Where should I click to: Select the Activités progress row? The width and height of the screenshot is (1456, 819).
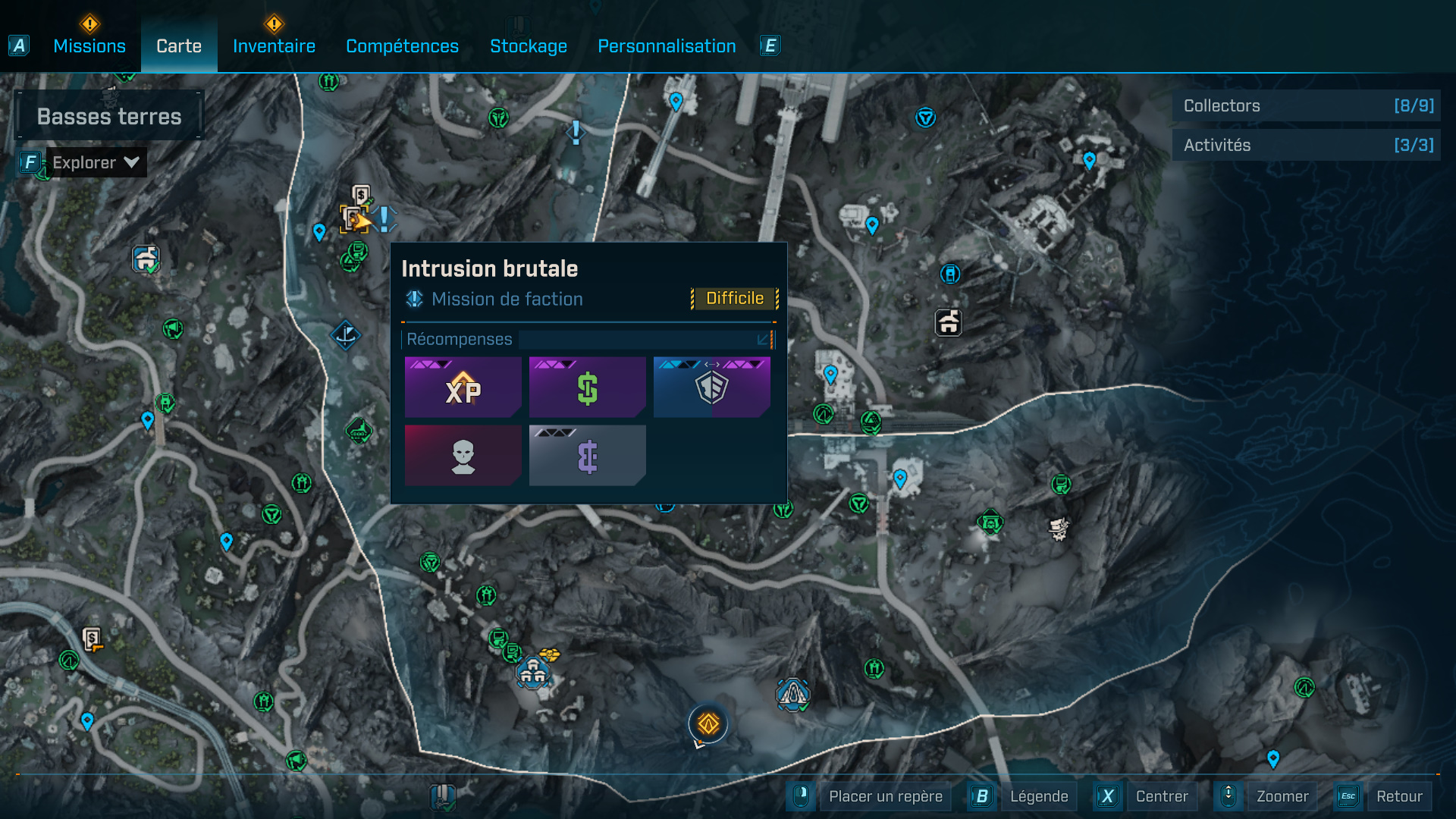[x=1306, y=145]
